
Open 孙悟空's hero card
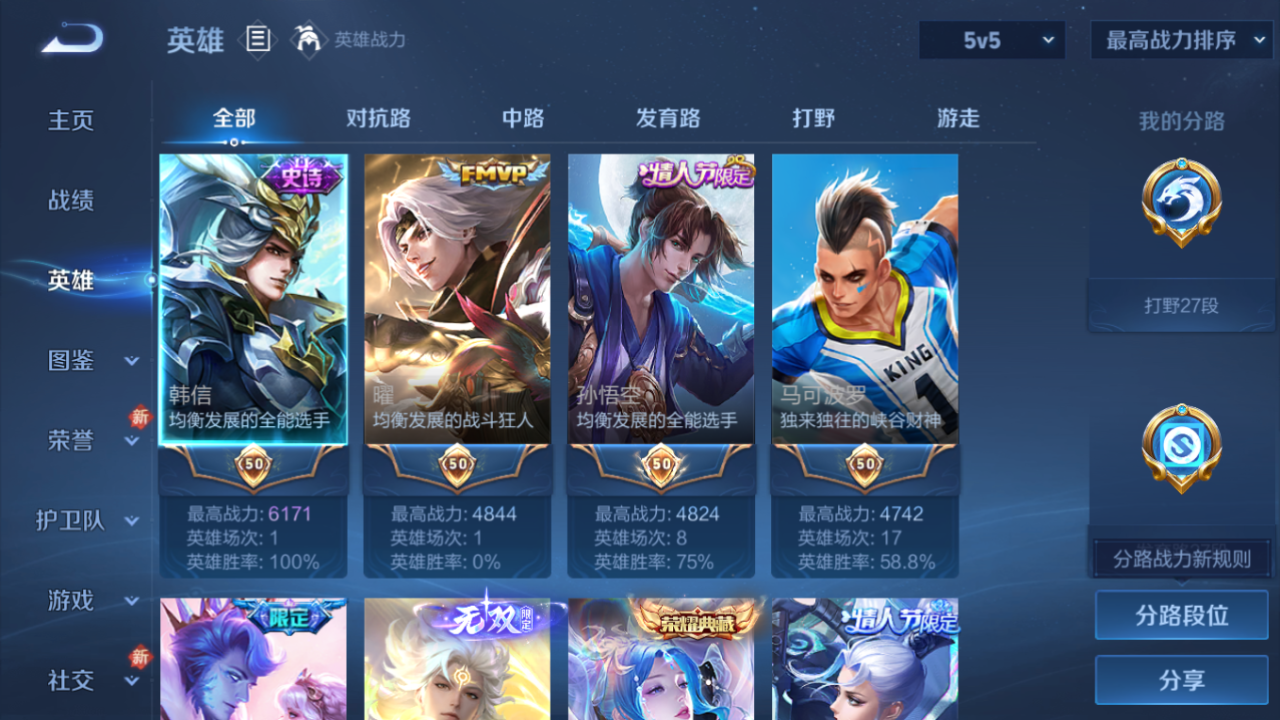[660, 300]
